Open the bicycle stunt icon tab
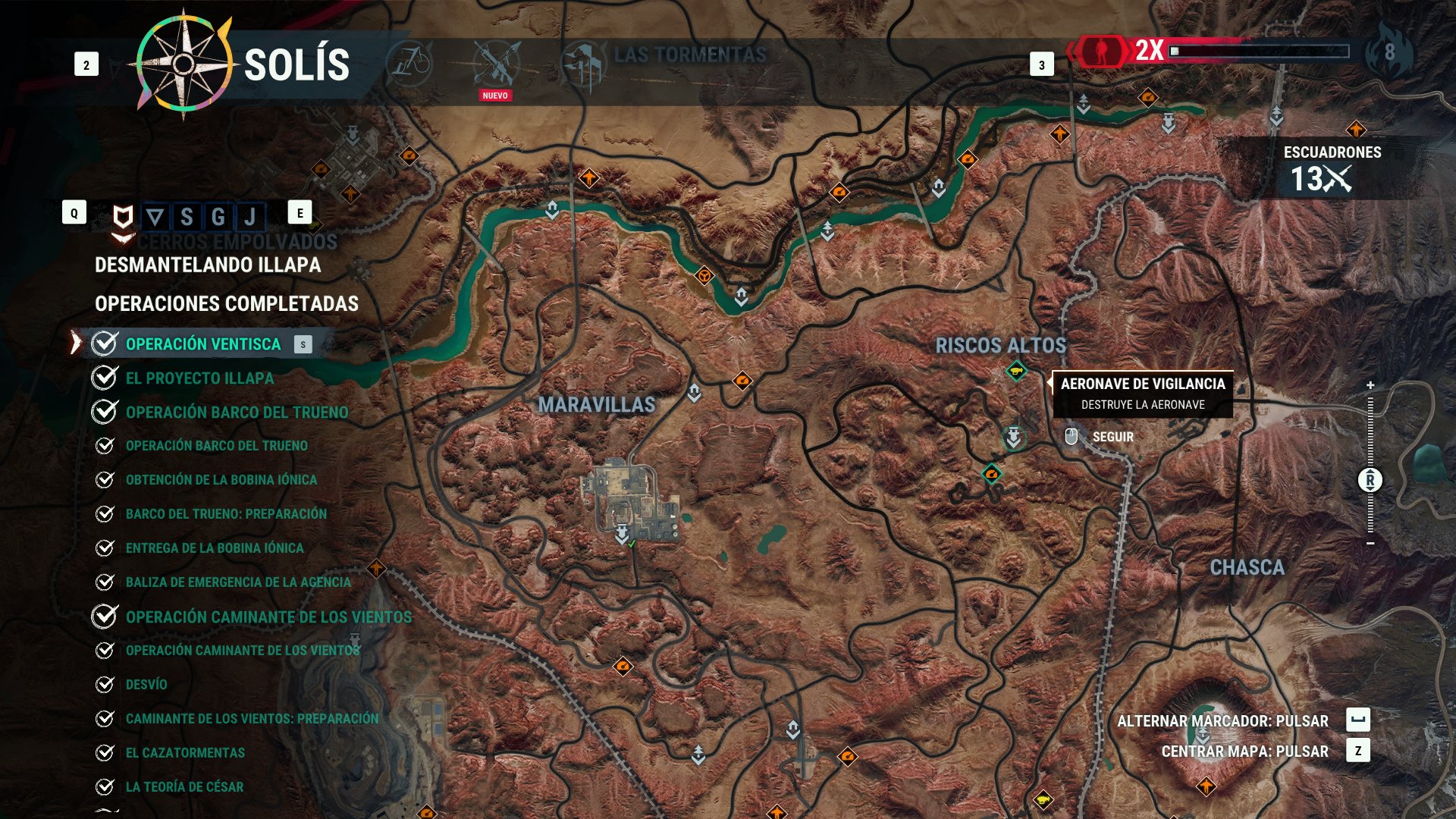The width and height of the screenshot is (1456, 819). 410,63
